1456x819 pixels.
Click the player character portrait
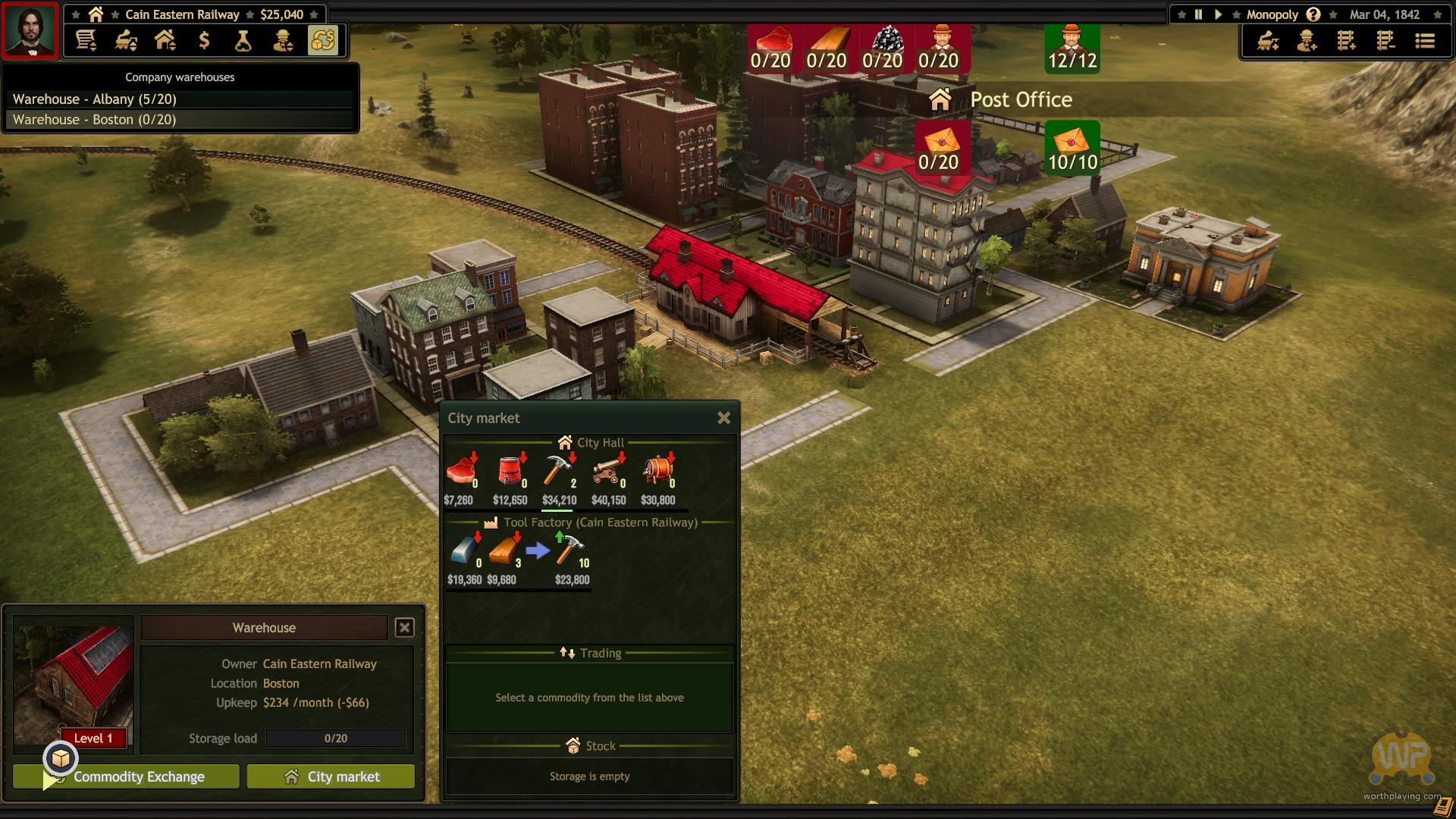pos(30,30)
